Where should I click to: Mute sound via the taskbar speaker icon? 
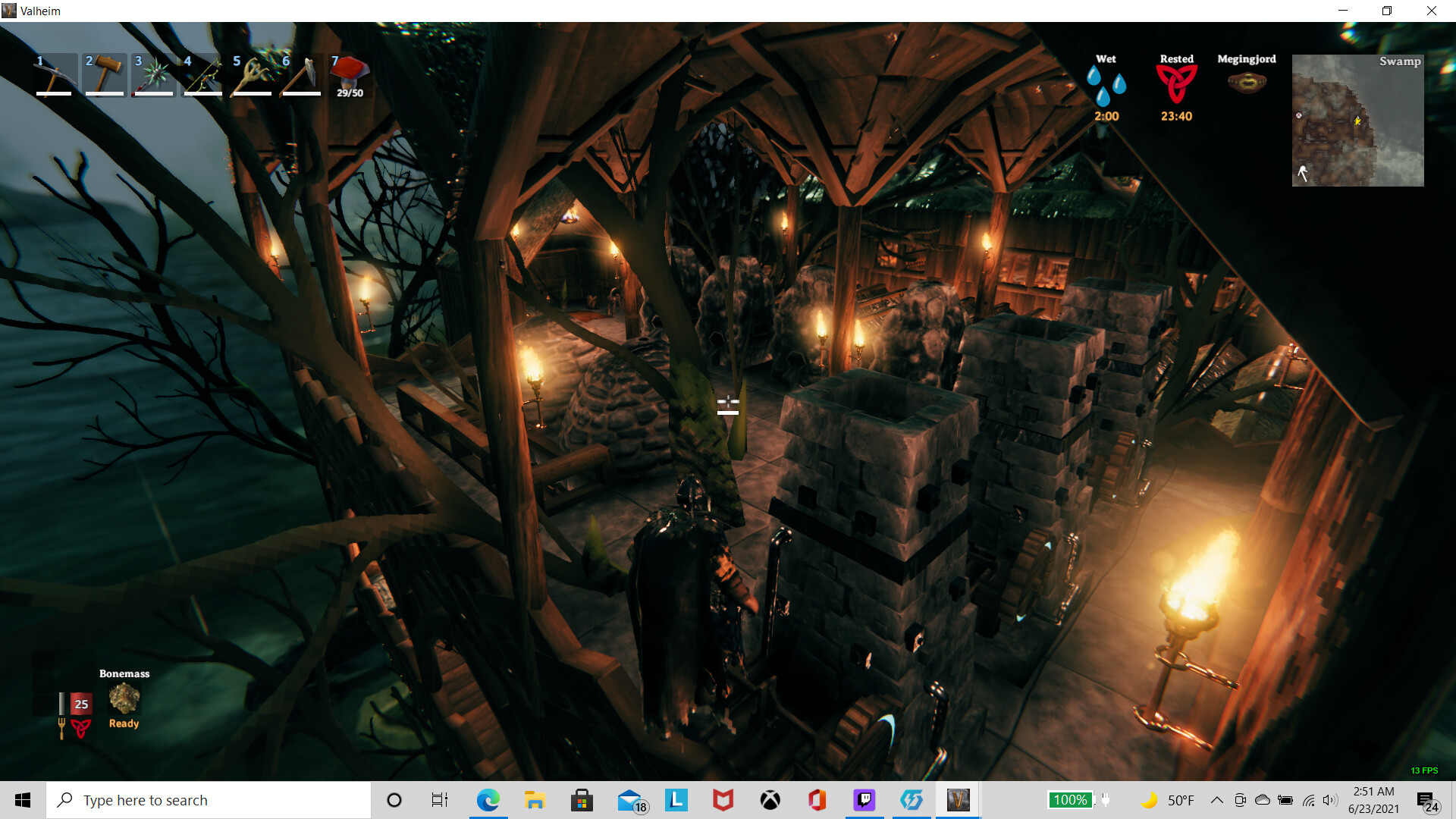[x=1329, y=799]
